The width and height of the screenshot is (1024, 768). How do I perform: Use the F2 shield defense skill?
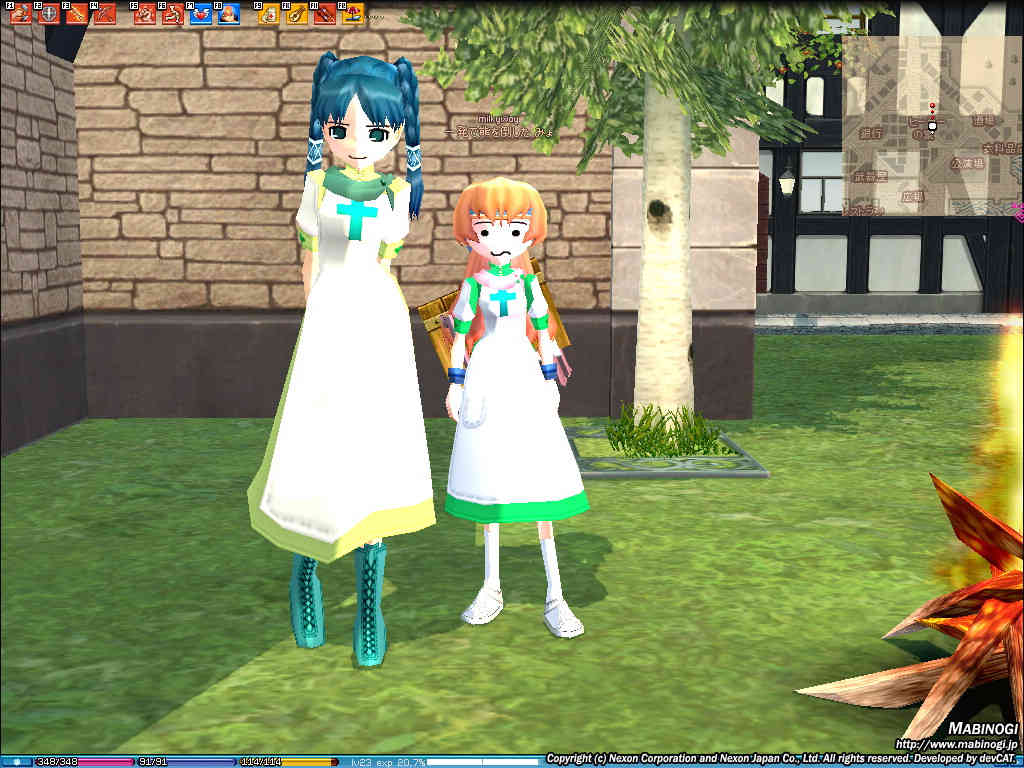(x=48, y=14)
